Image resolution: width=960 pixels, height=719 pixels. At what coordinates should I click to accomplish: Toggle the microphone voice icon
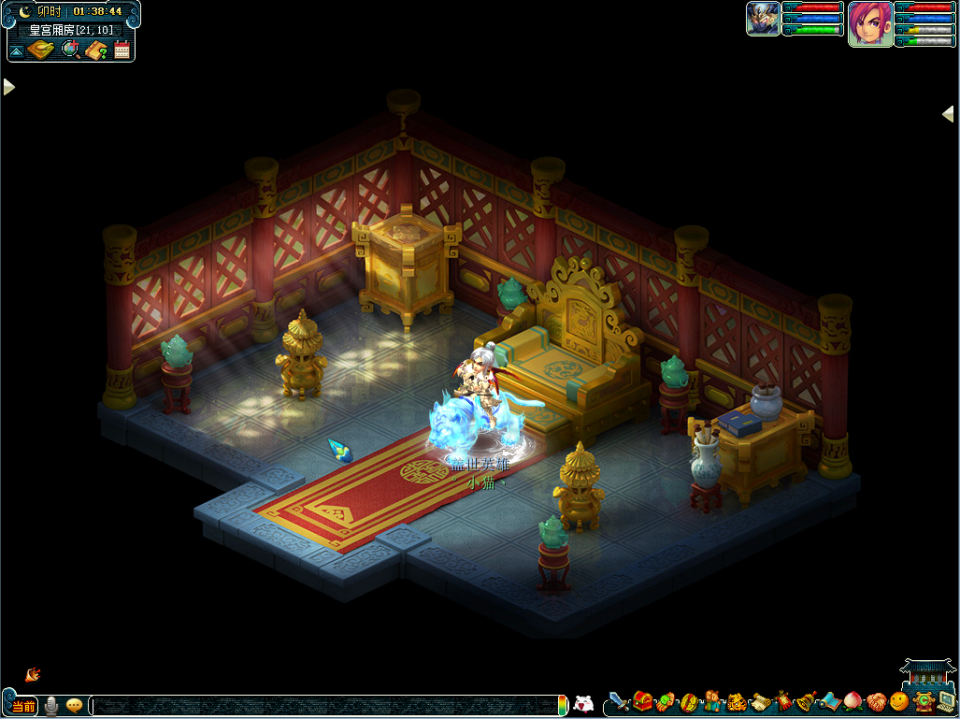(51, 705)
